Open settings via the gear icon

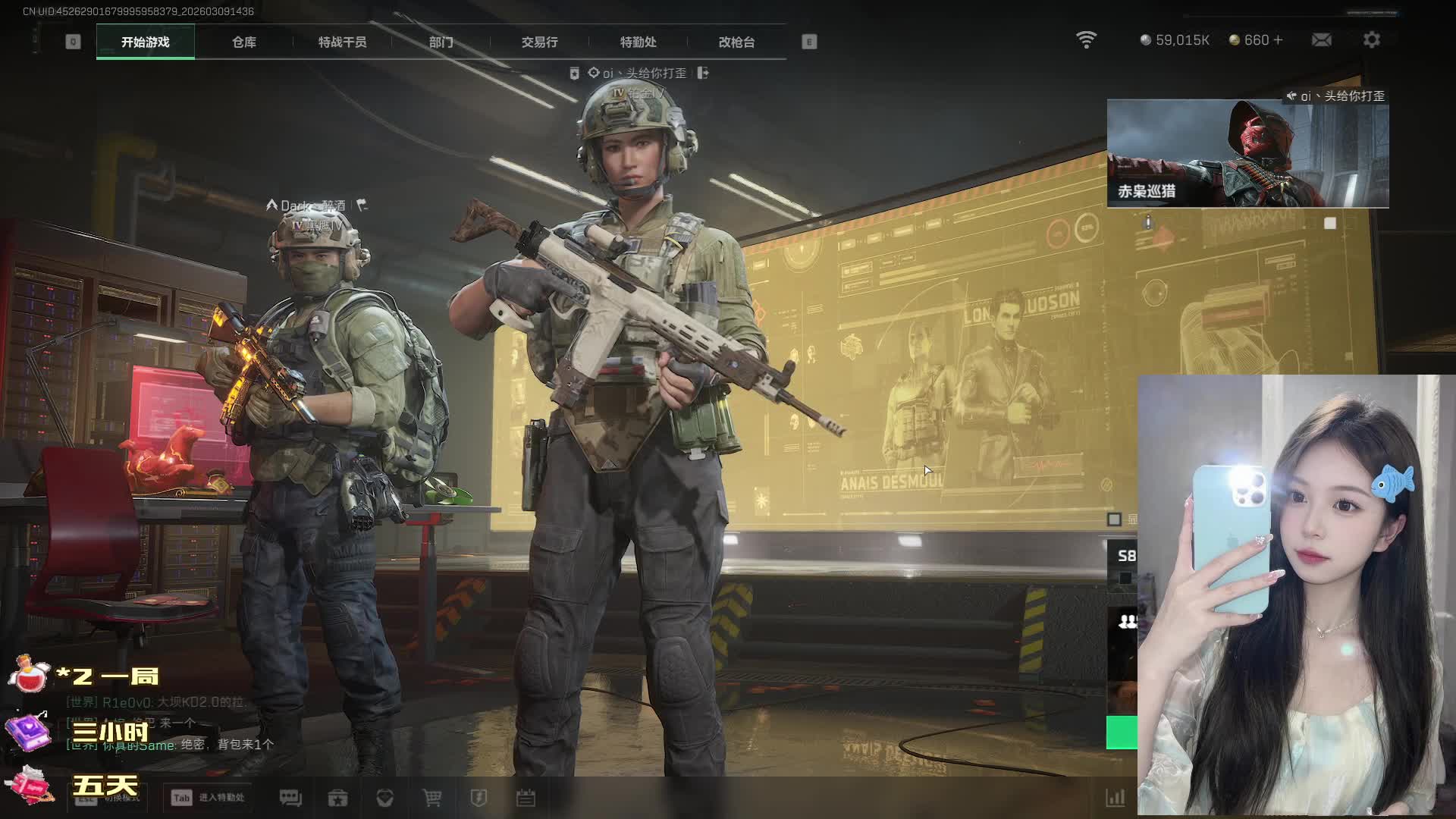coord(1371,39)
